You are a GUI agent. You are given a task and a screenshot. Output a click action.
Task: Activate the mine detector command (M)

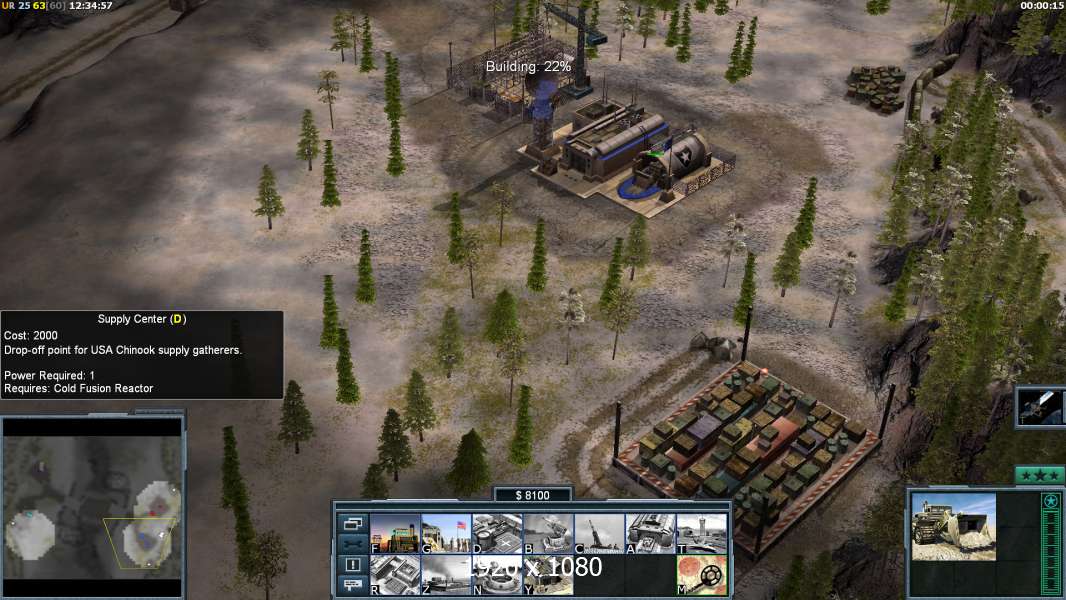[701, 575]
